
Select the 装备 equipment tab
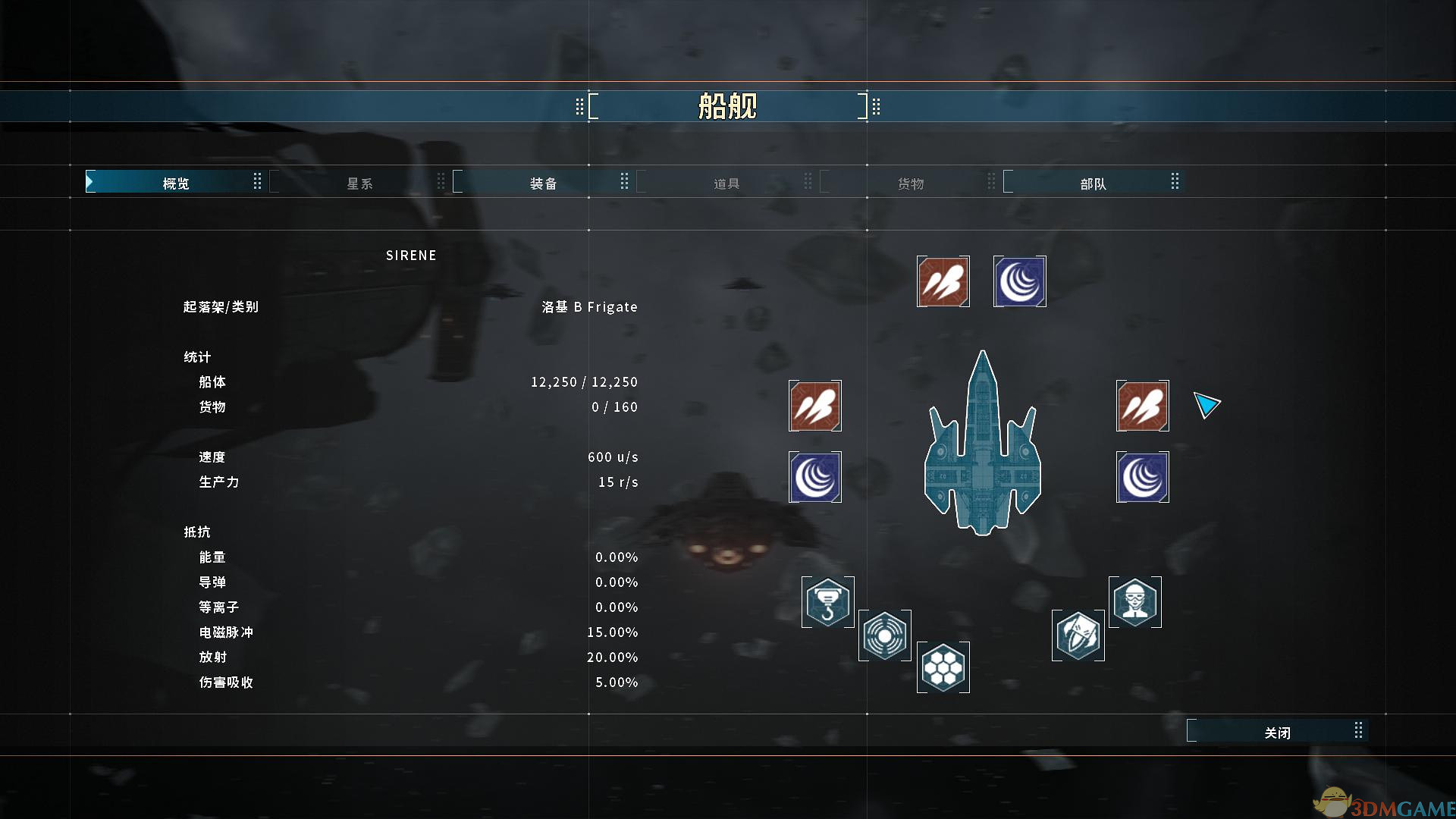(543, 183)
